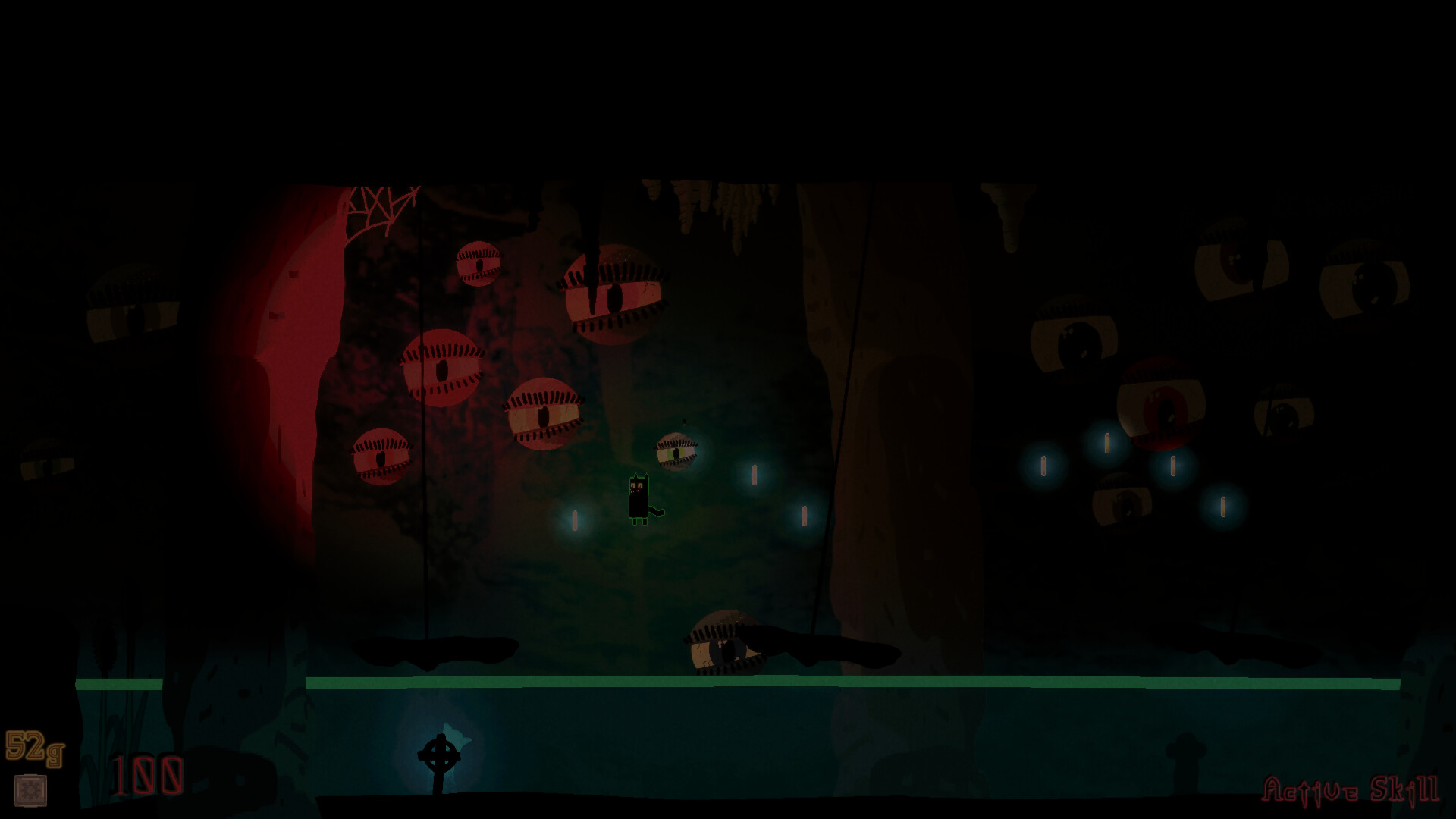The width and height of the screenshot is (1456, 819).
Task: Click the blue glowing candle left of the cat
Action: [x=574, y=519]
